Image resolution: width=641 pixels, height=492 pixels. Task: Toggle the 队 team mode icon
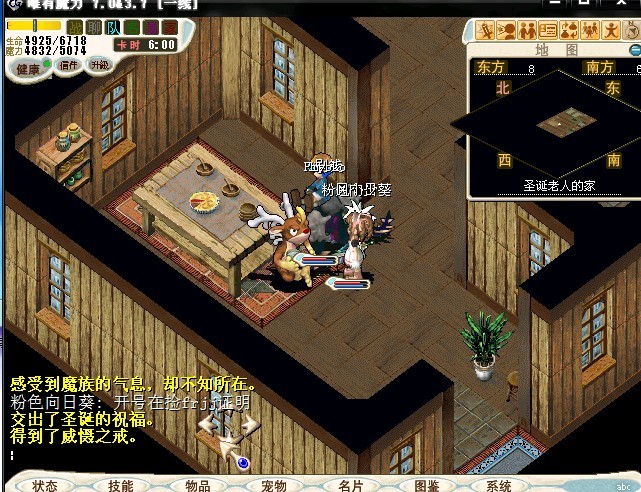point(113,27)
